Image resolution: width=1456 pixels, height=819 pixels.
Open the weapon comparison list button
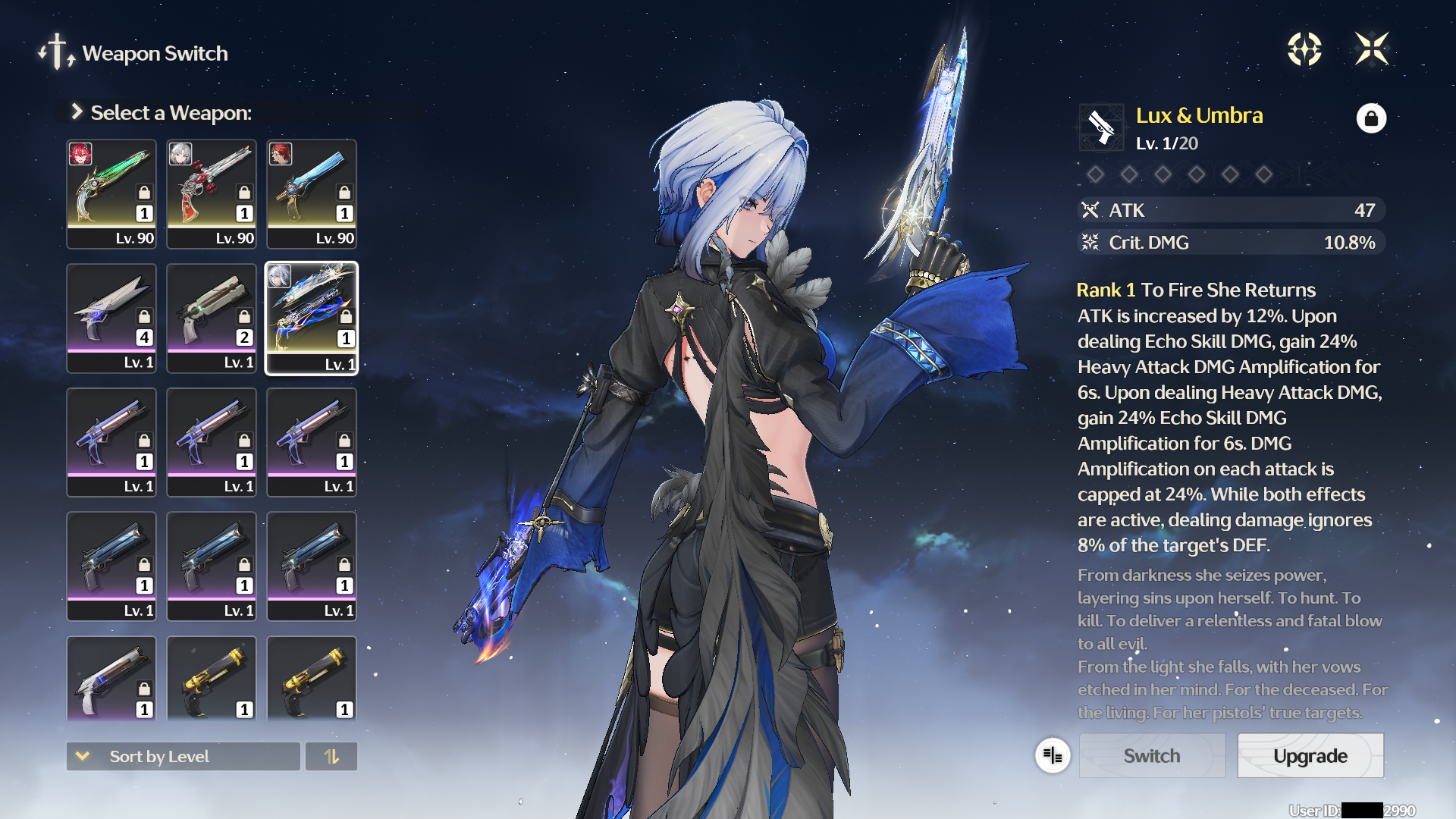pos(1053,755)
